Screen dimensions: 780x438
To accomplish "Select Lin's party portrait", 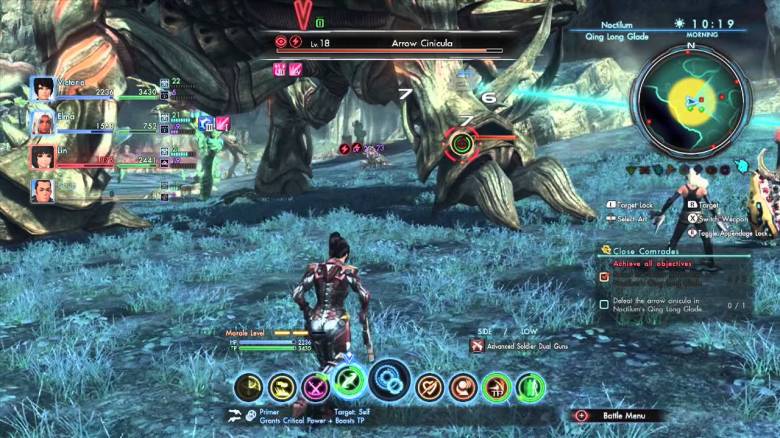I will pos(43,156).
